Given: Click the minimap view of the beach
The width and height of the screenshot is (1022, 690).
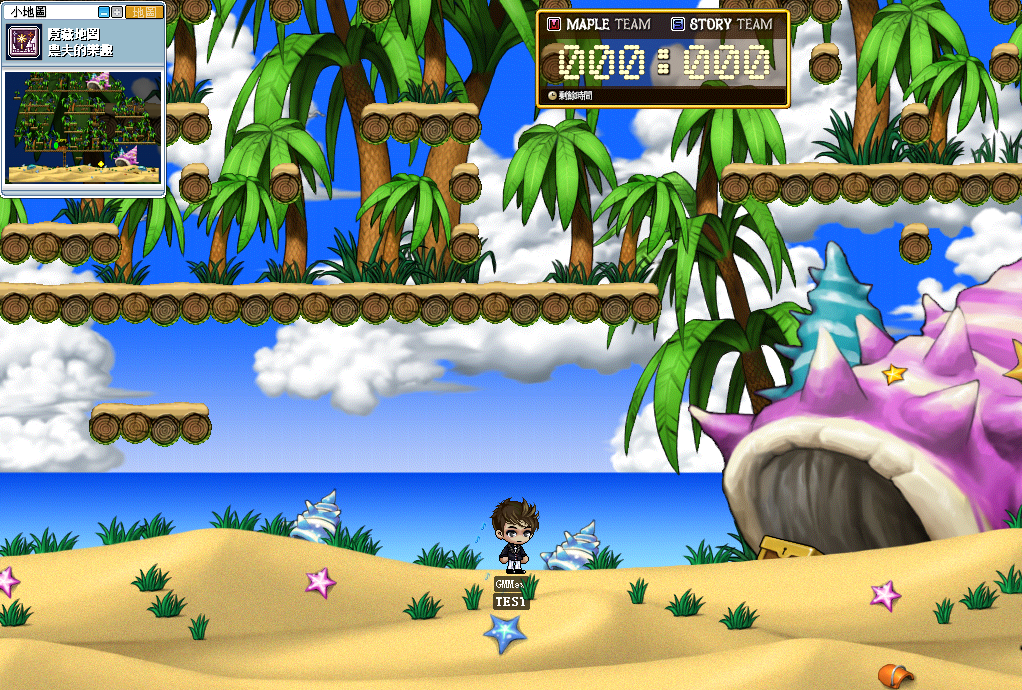Looking at the screenshot, I should [x=83, y=127].
